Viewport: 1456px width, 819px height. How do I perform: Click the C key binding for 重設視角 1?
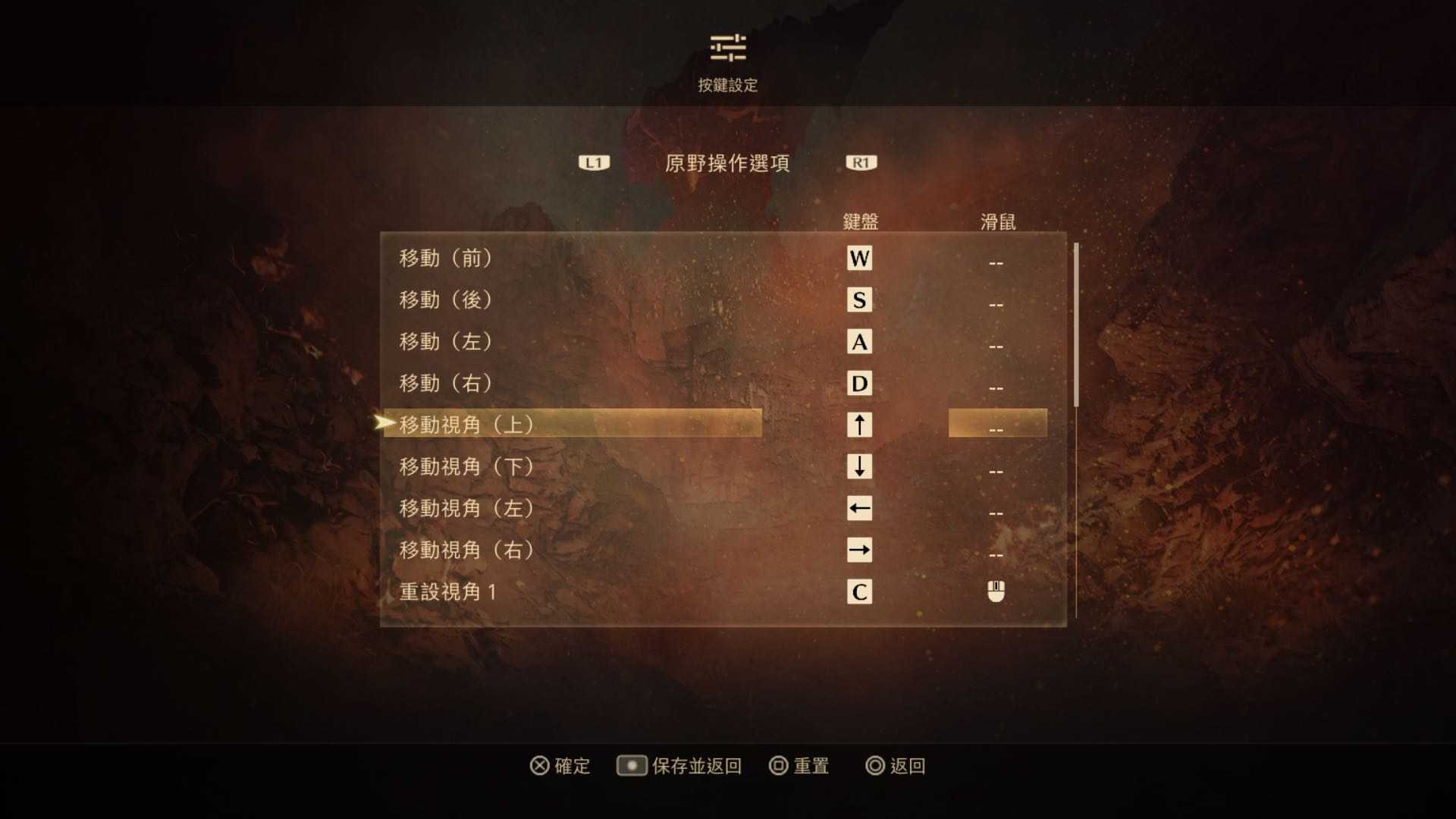coord(860,593)
